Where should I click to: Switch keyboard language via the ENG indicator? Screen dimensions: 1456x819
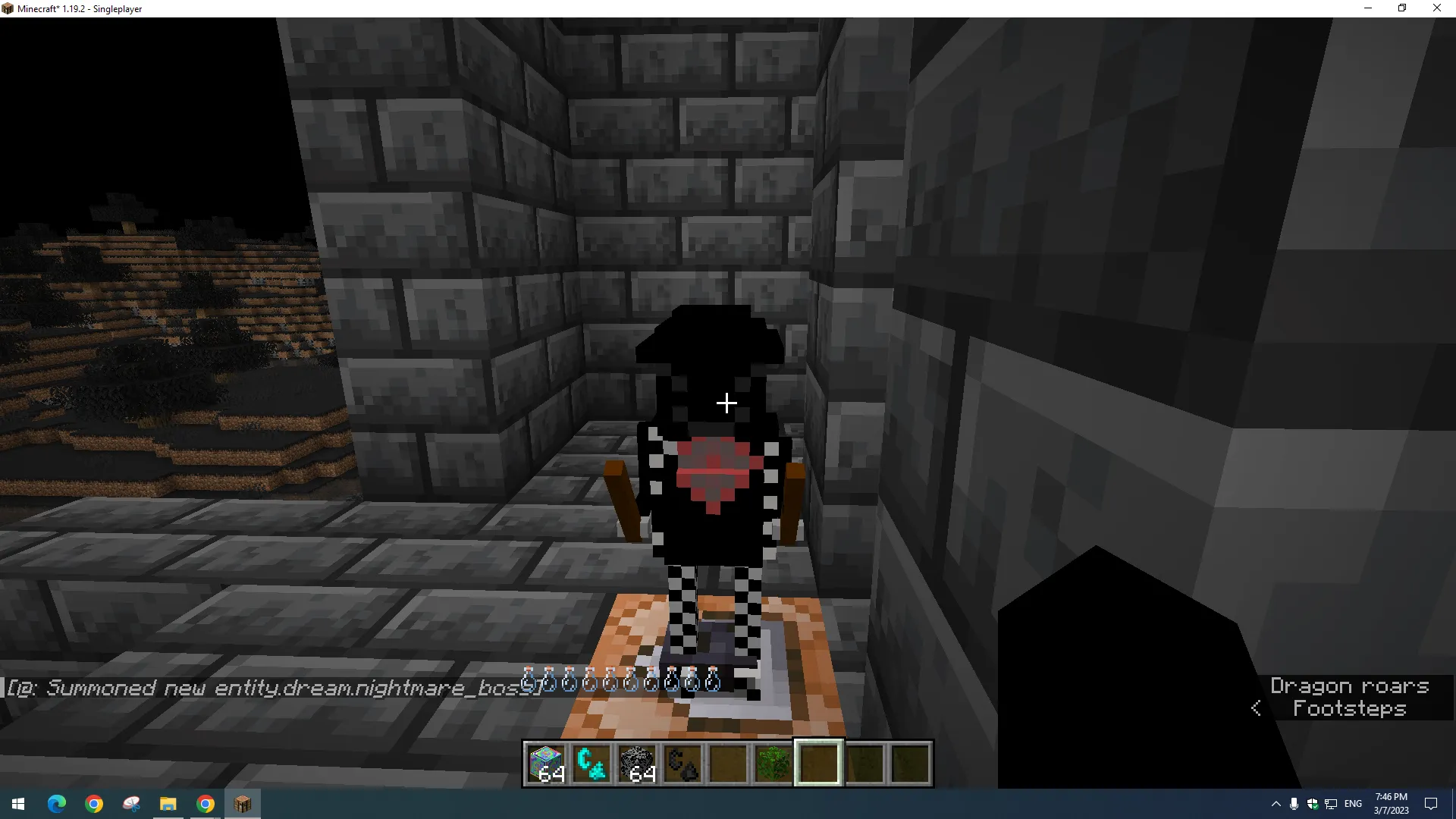pyautogui.click(x=1353, y=804)
